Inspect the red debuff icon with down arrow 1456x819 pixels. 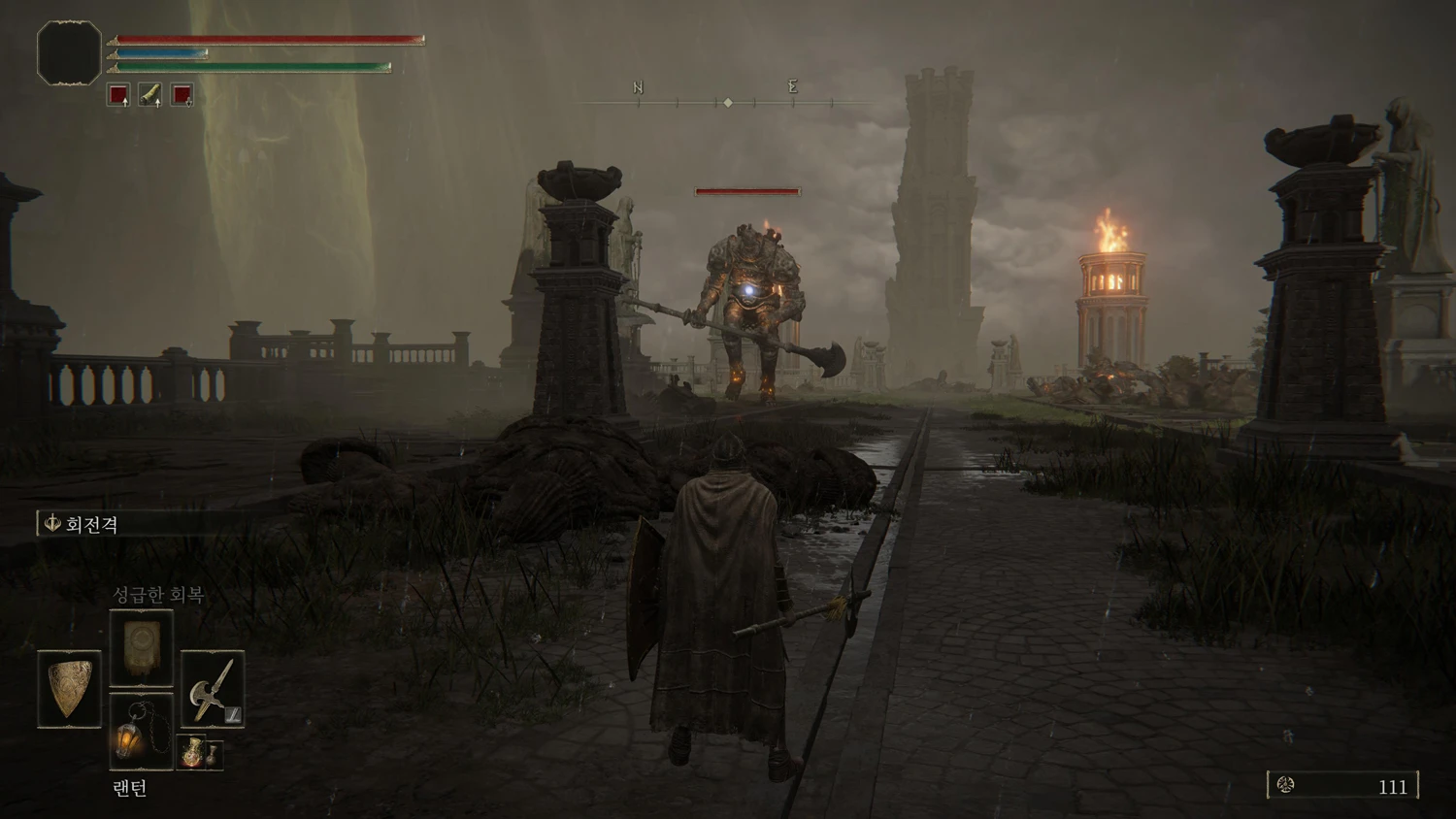pyautogui.click(x=182, y=94)
